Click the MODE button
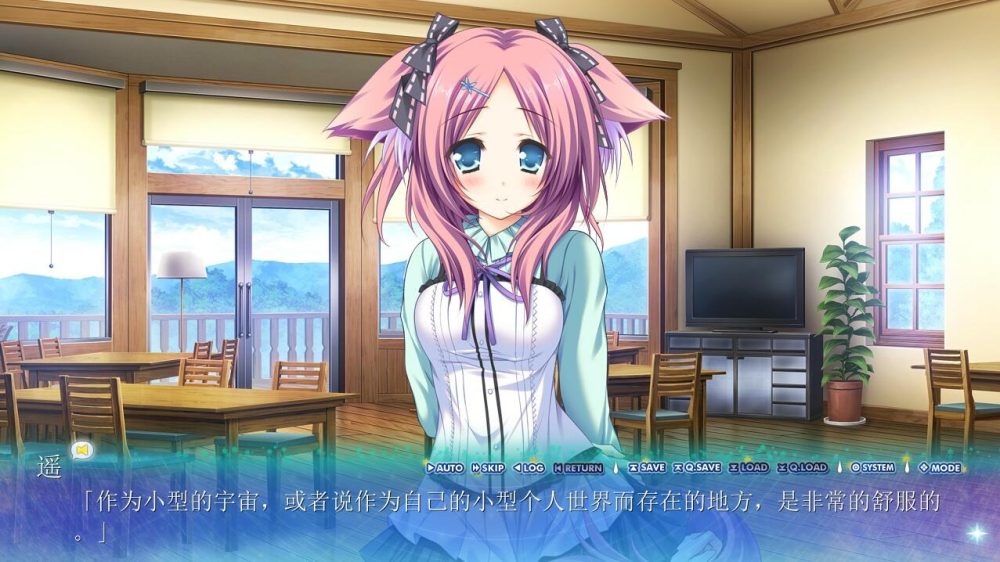 (x=939, y=467)
